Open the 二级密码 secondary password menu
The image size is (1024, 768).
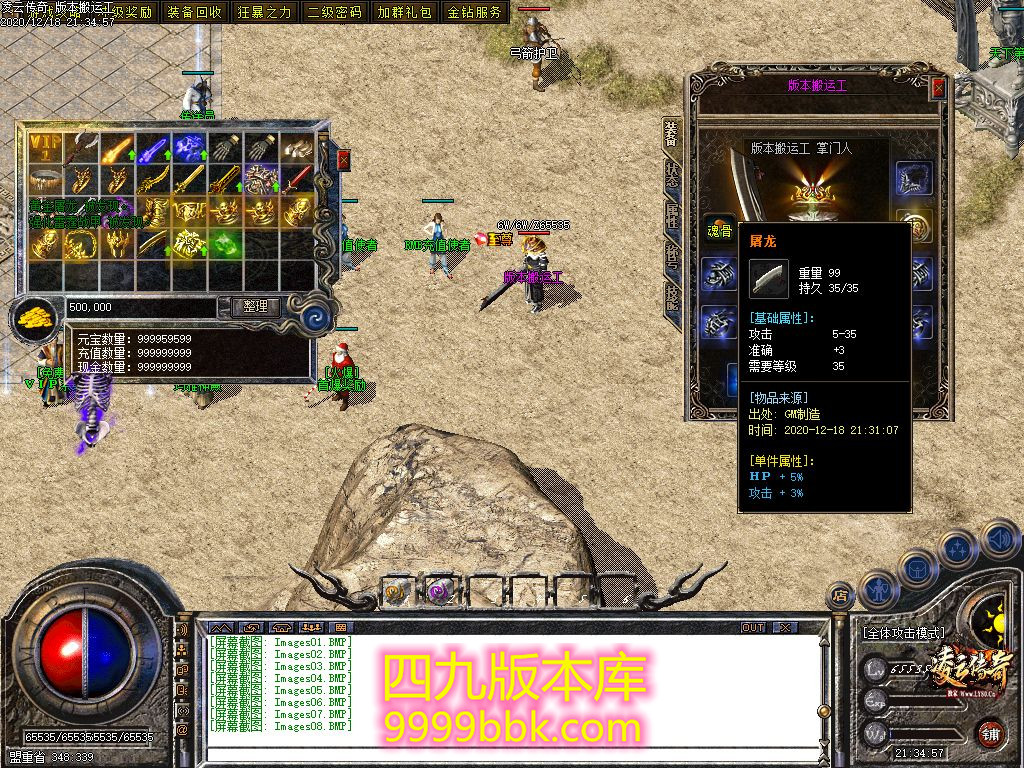point(335,12)
